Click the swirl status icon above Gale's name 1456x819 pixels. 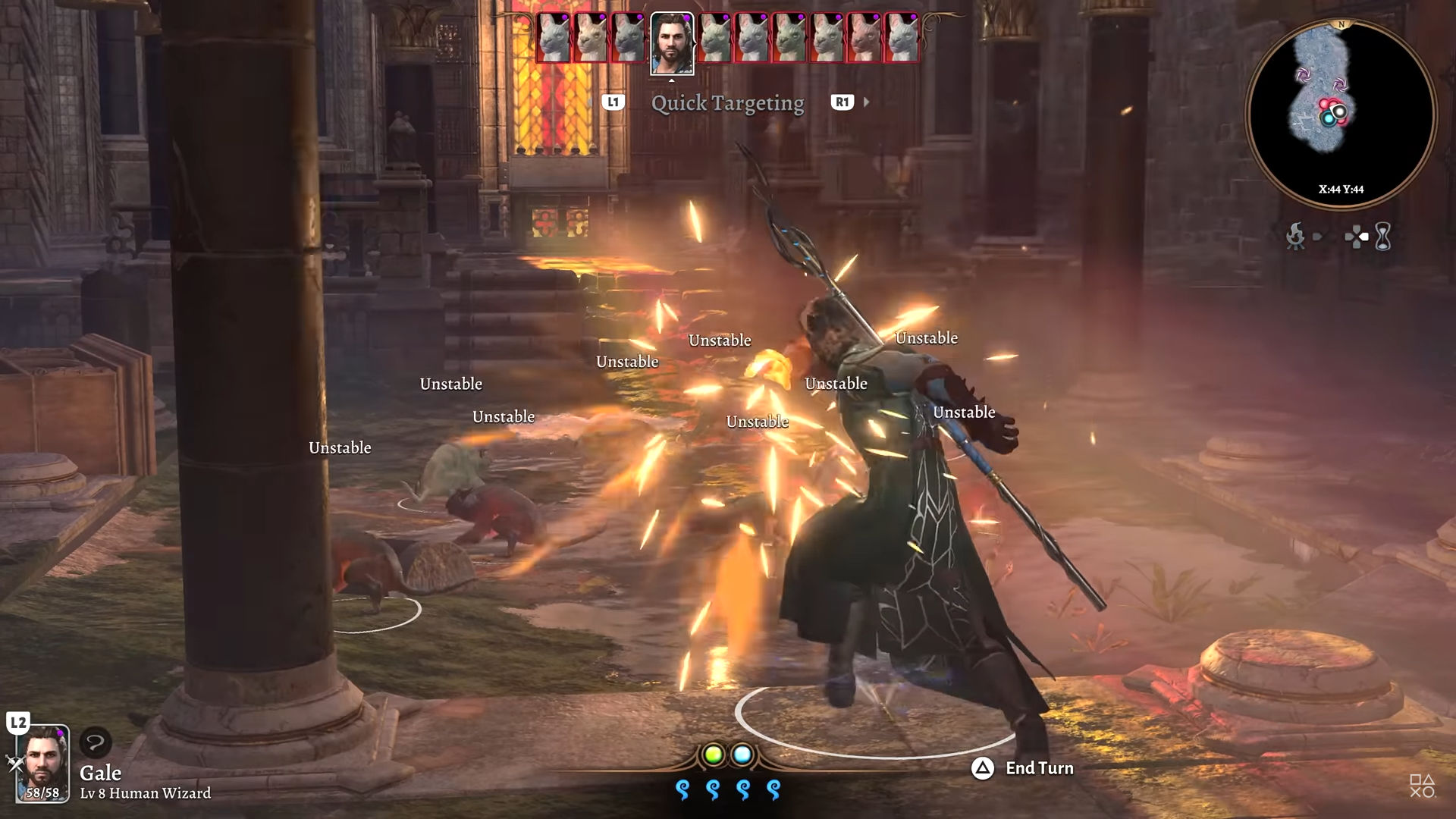pyautogui.click(x=96, y=742)
